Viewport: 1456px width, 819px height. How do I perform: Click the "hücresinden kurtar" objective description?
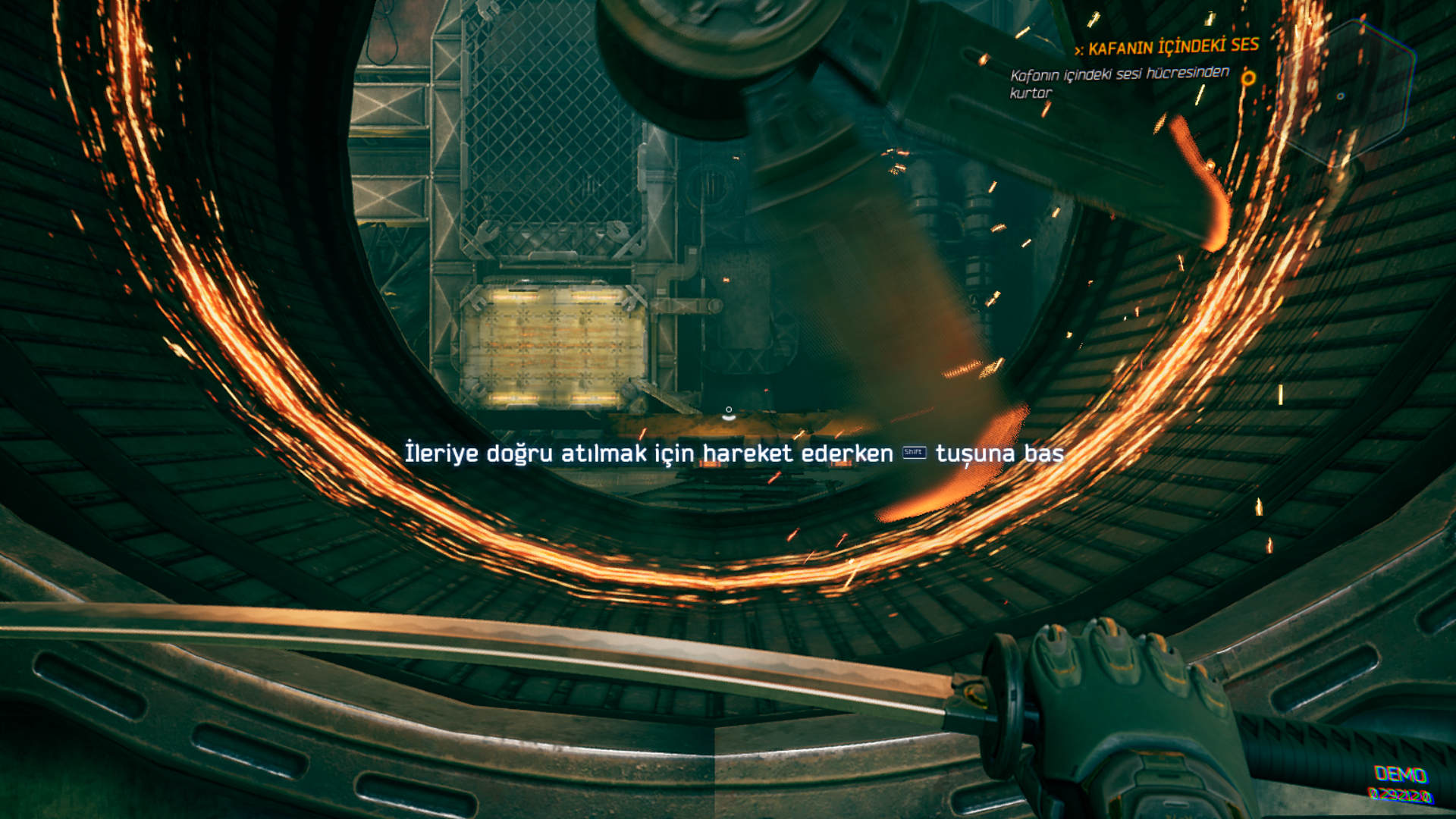(1119, 83)
